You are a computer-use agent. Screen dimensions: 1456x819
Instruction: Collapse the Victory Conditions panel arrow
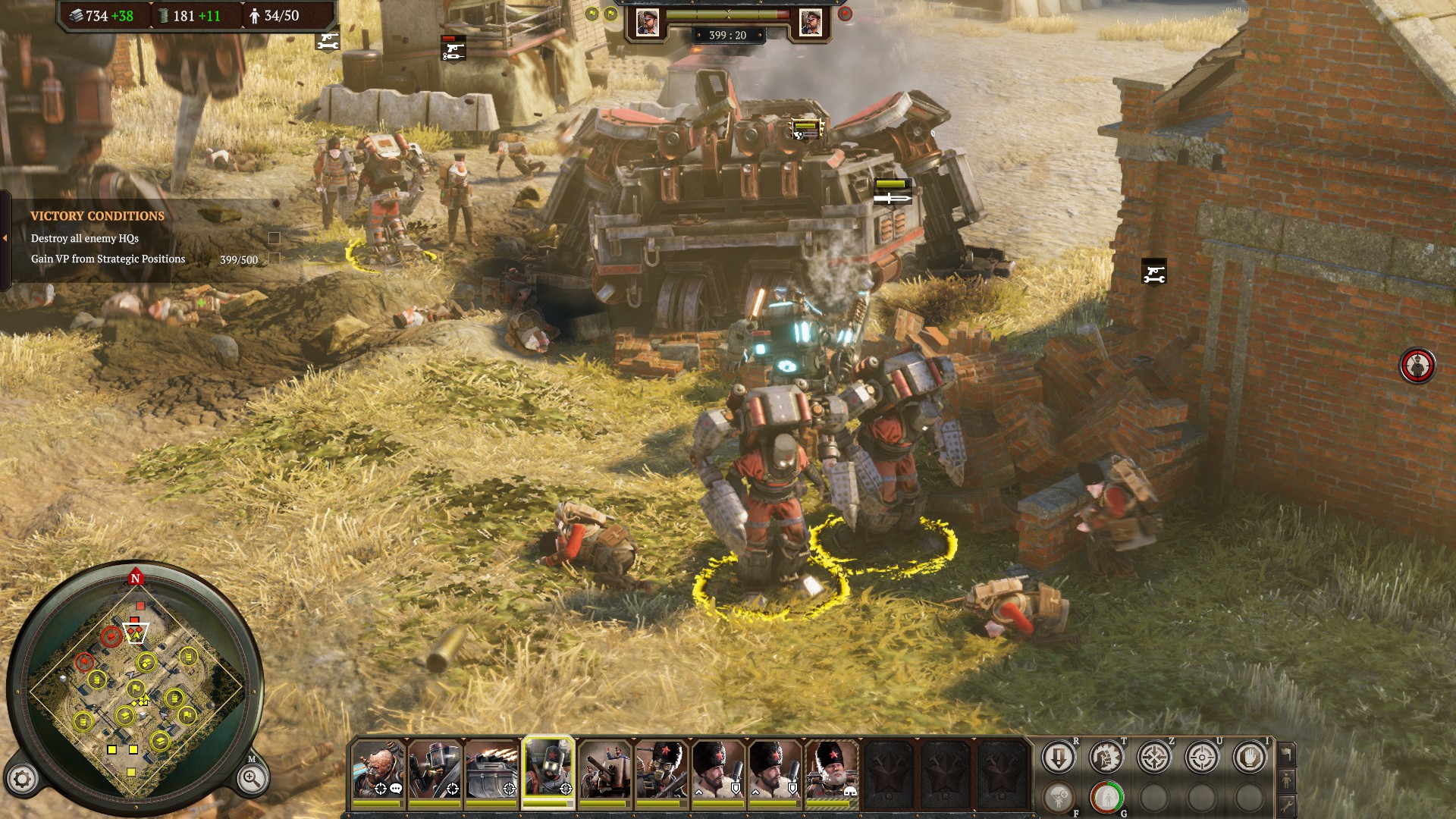[5, 238]
